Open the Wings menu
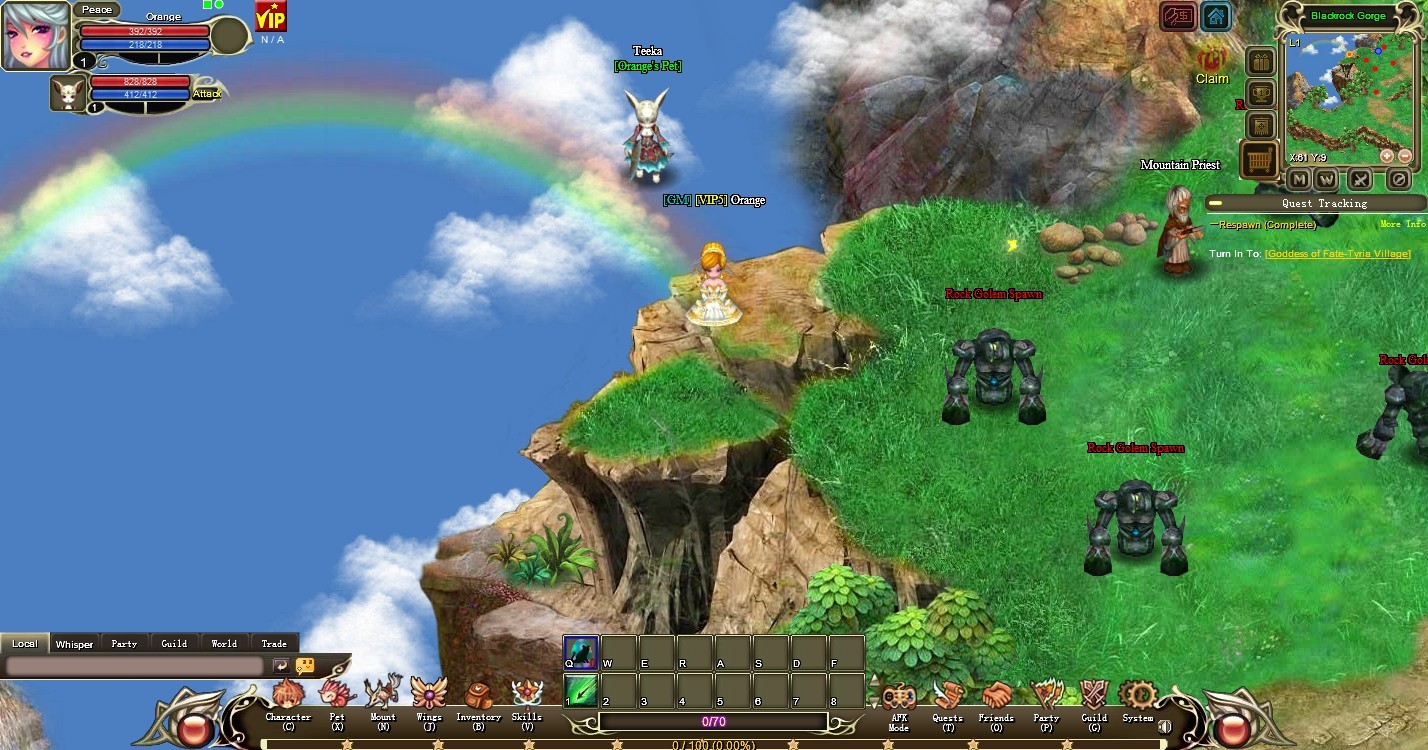This screenshot has width=1428, height=750. click(429, 695)
